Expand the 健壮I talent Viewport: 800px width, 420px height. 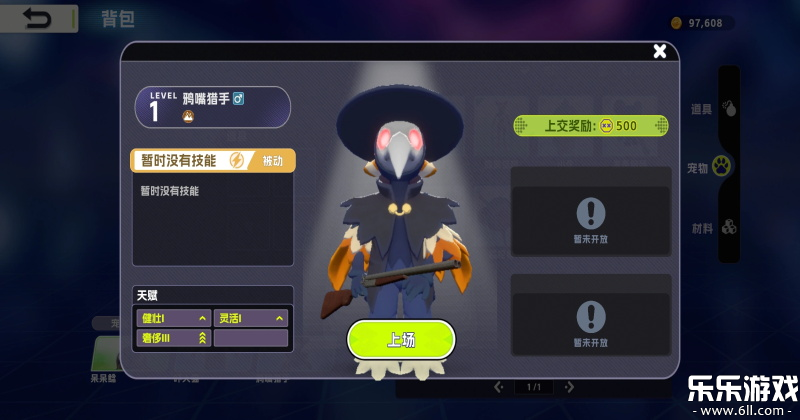click(x=173, y=319)
